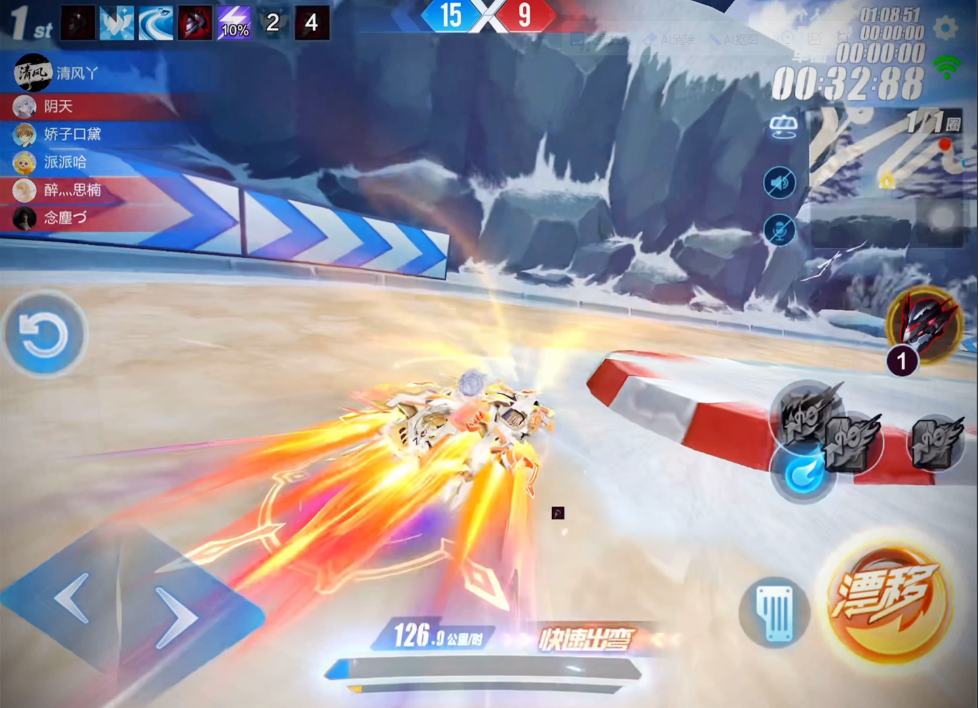Screen dimensions: 978x708
Task: Hit the brake pedal button
Action: click(x=775, y=611)
